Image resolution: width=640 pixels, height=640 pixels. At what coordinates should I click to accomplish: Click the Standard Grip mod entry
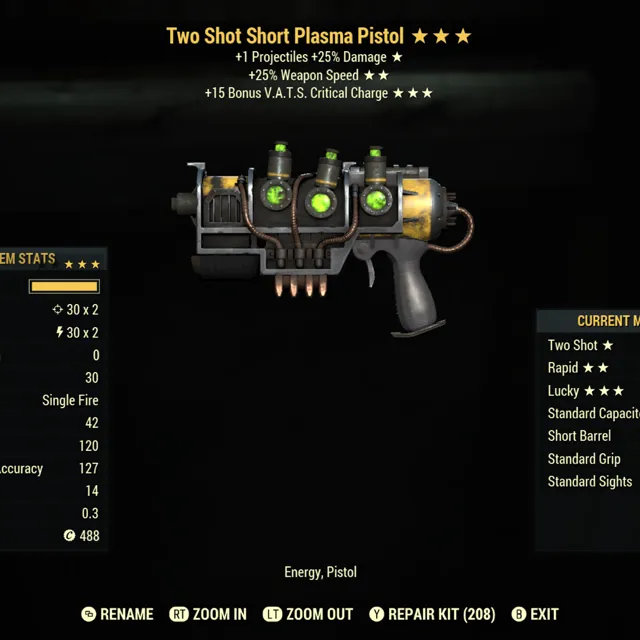point(584,459)
